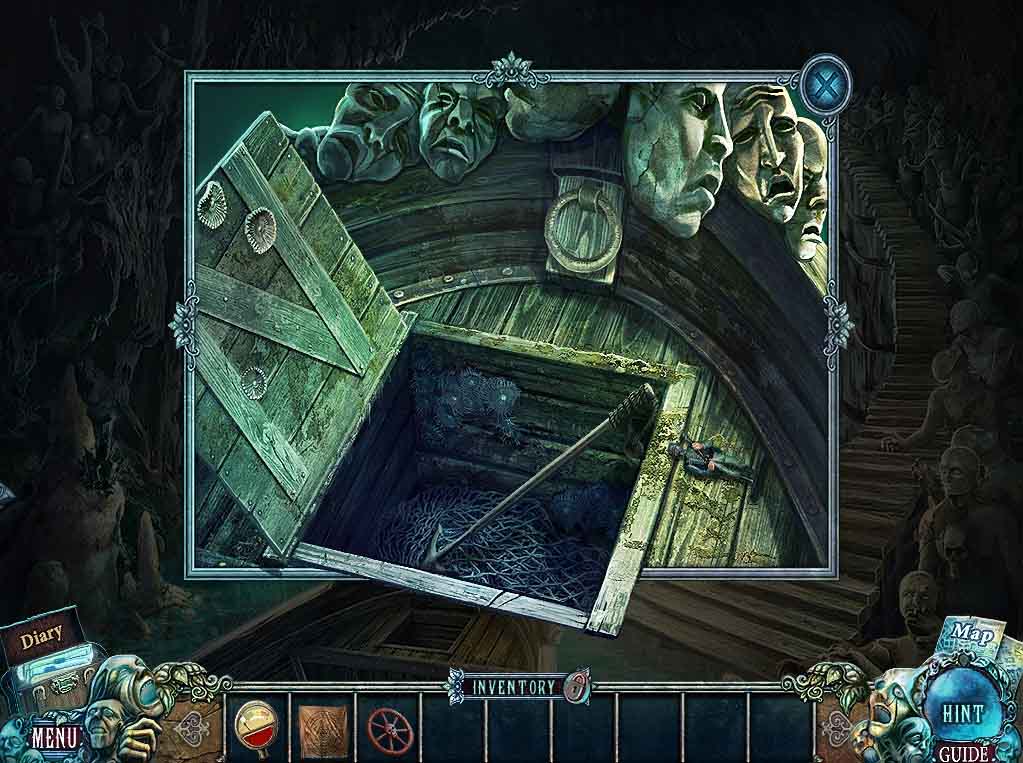
Task: Select the red valve wheel item
Action: pyautogui.click(x=388, y=727)
